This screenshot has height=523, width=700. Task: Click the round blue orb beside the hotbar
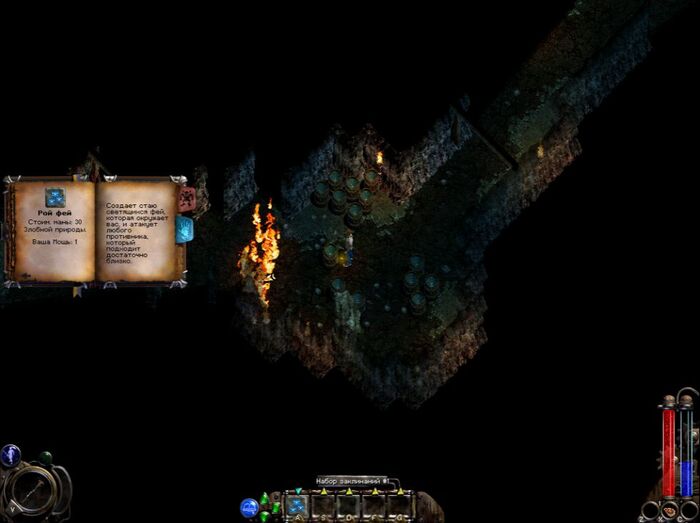click(249, 507)
